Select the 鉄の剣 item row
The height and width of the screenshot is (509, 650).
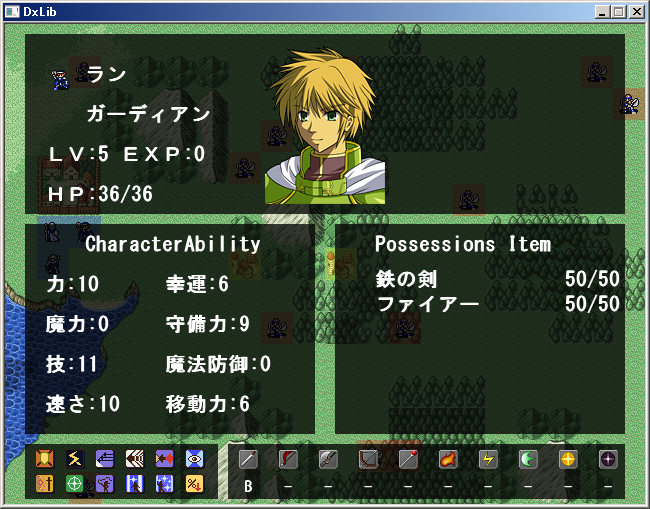(497, 279)
